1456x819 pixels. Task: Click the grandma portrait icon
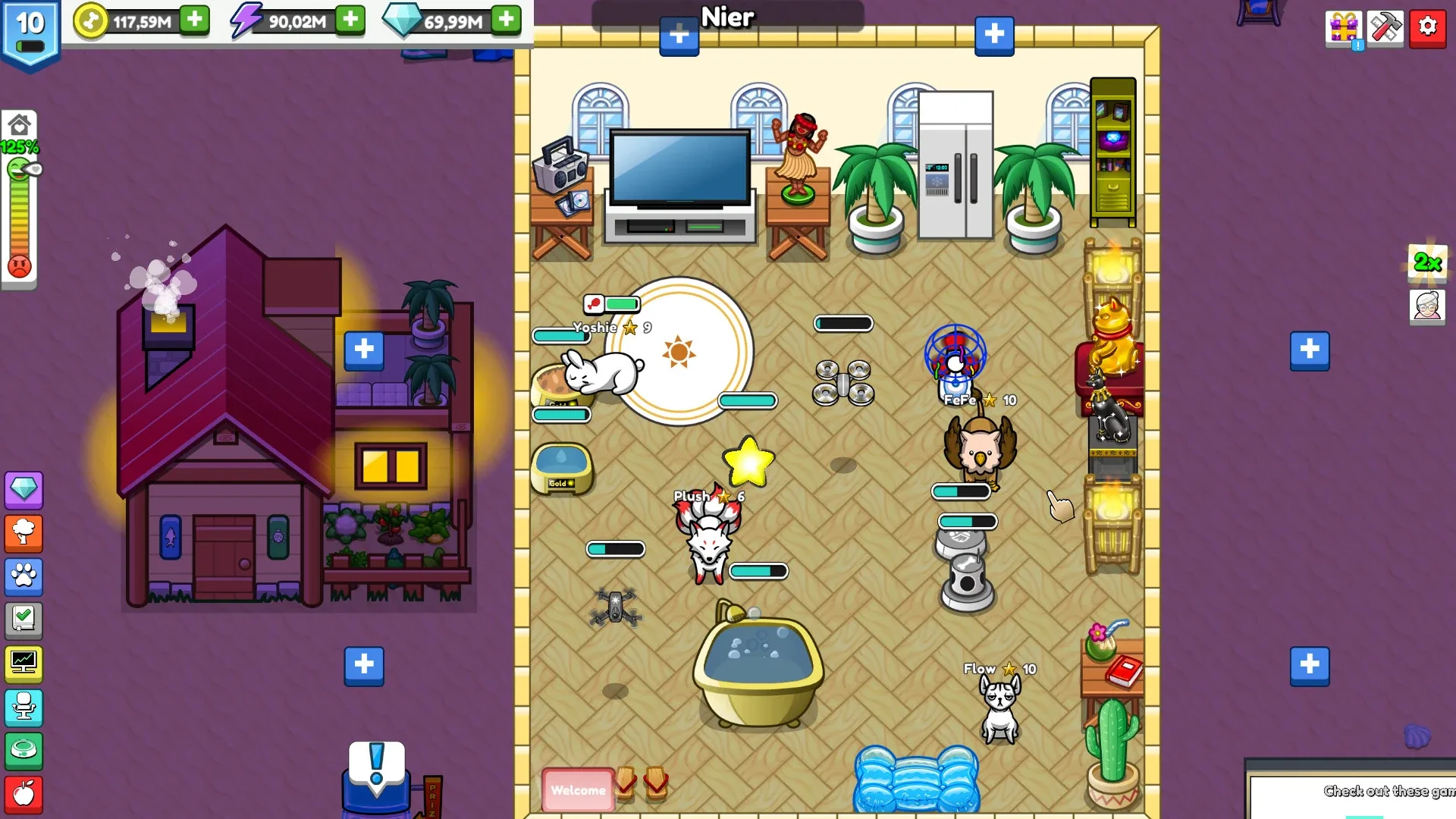(x=1429, y=307)
